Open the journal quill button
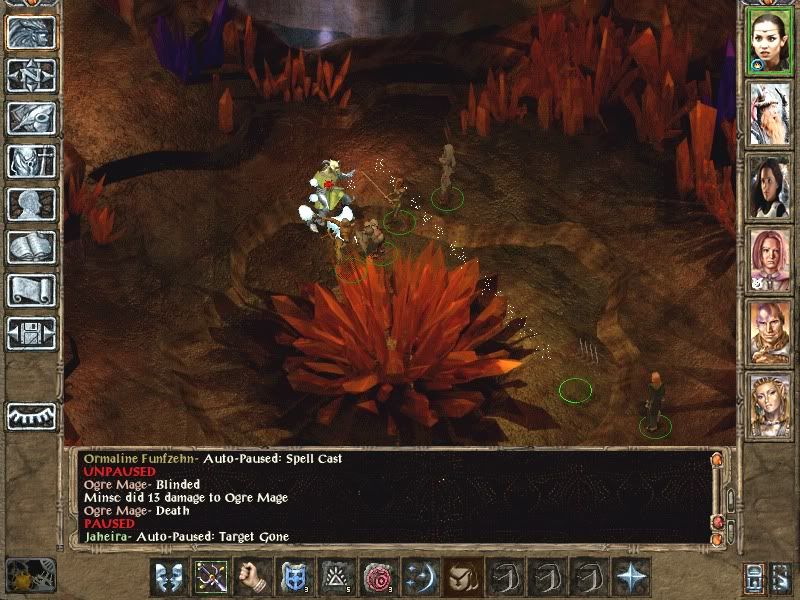 (31, 118)
